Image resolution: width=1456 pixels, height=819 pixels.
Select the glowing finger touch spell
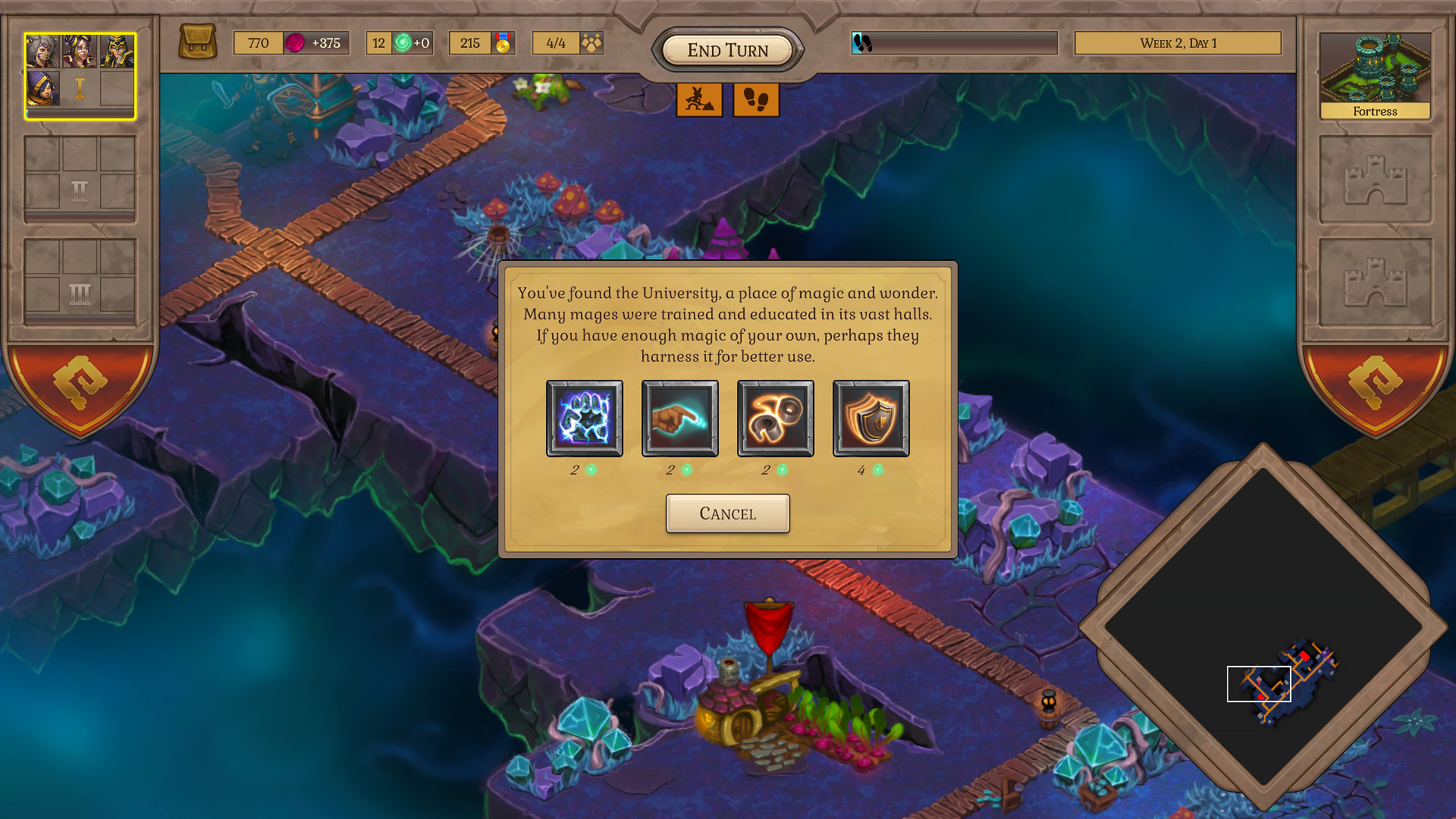click(x=679, y=418)
